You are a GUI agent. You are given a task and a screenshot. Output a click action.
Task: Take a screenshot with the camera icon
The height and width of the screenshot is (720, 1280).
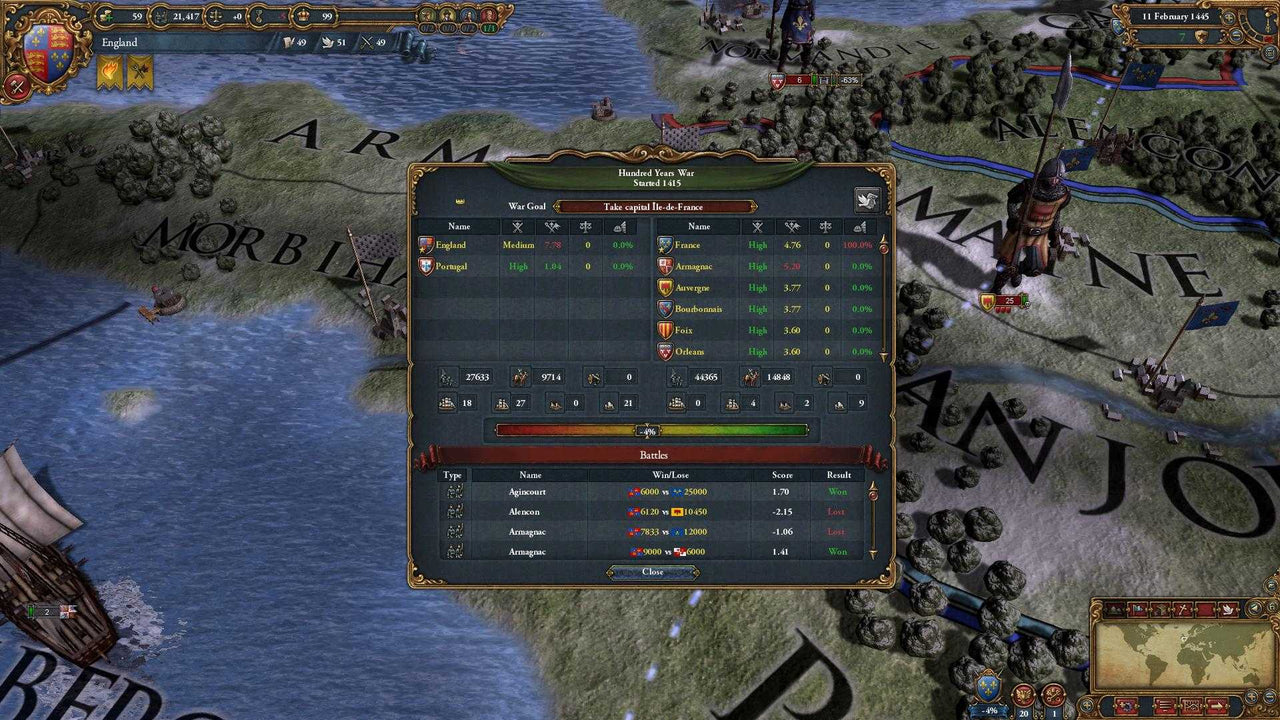pos(1191,706)
